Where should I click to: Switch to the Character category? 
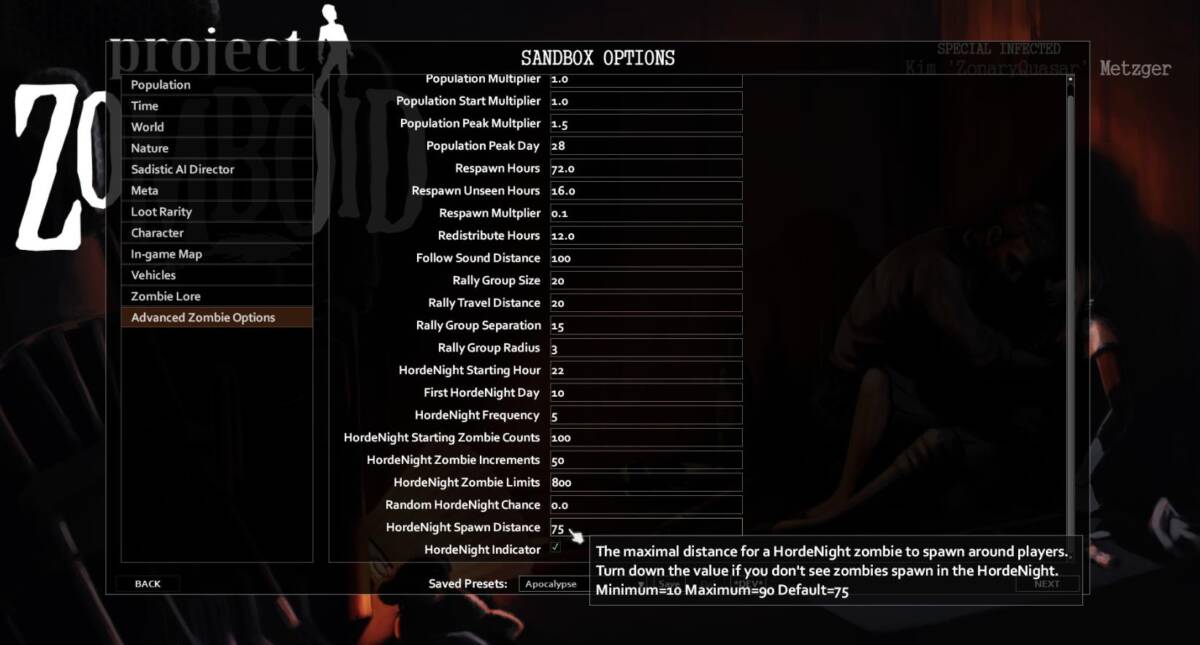click(x=216, y=233)
